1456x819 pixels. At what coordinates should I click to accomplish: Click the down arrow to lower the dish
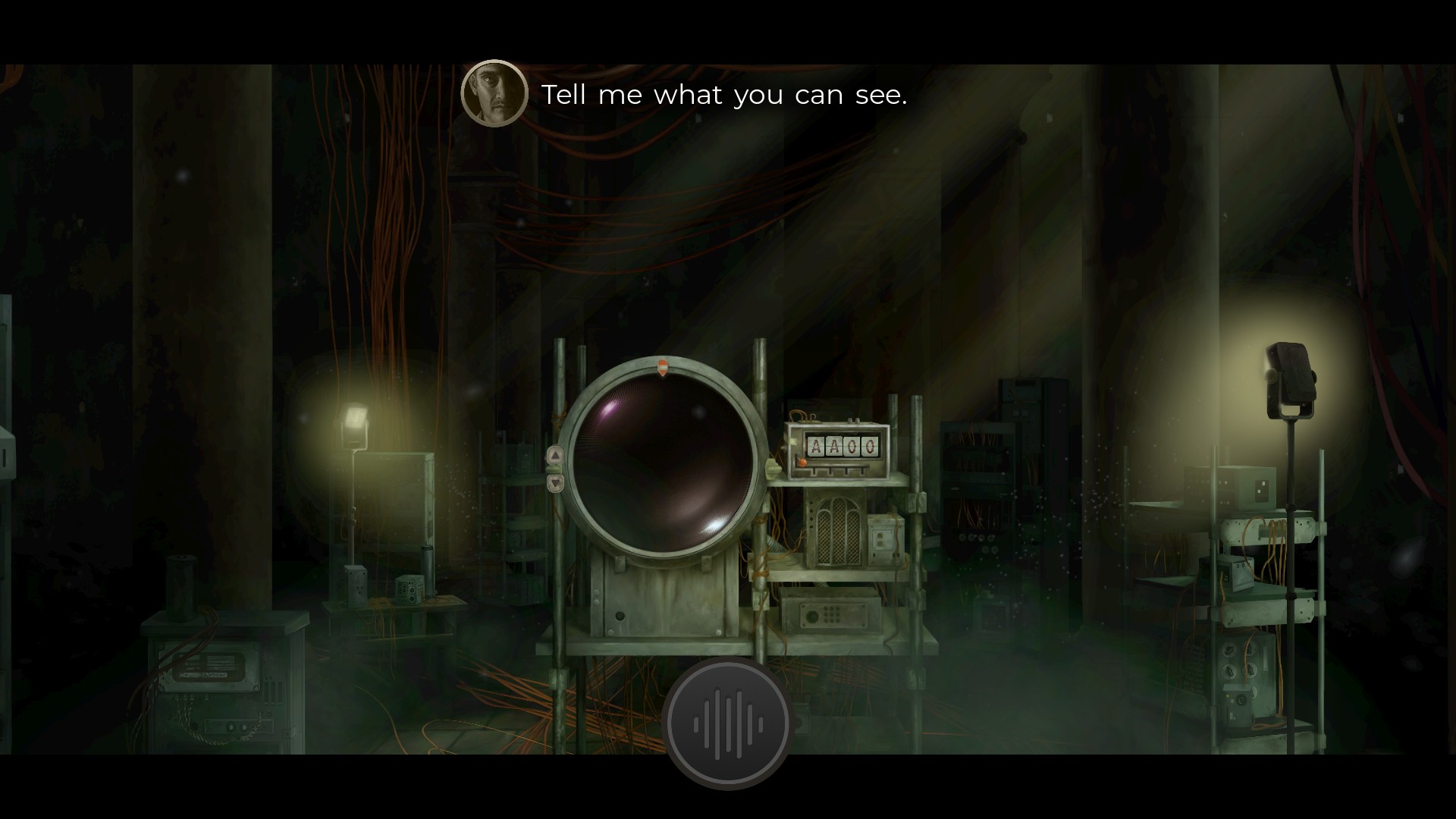pyautogui.click(x=555, y=484)
